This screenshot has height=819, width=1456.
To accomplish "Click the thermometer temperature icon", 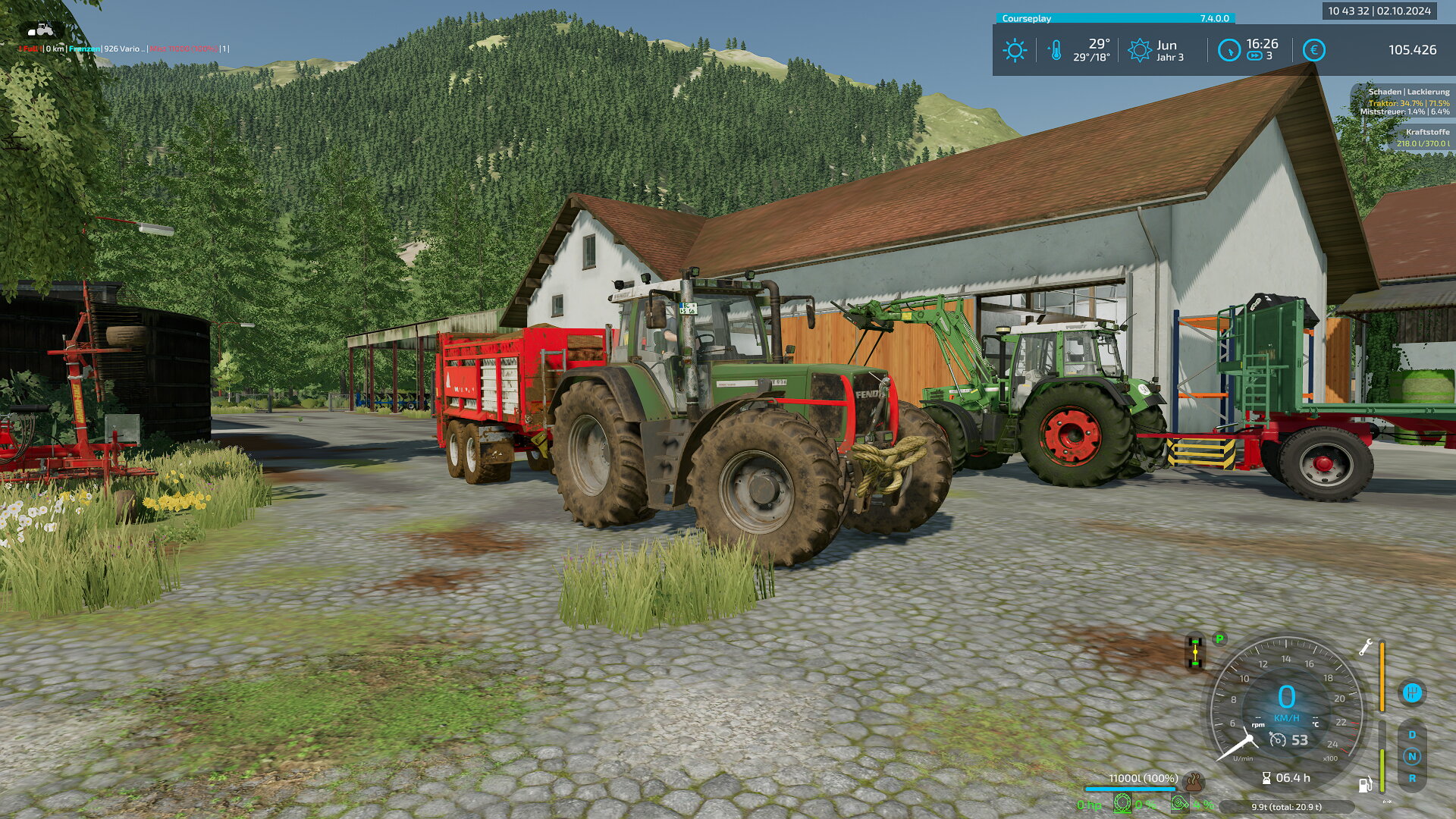I will click(1055, 51).
